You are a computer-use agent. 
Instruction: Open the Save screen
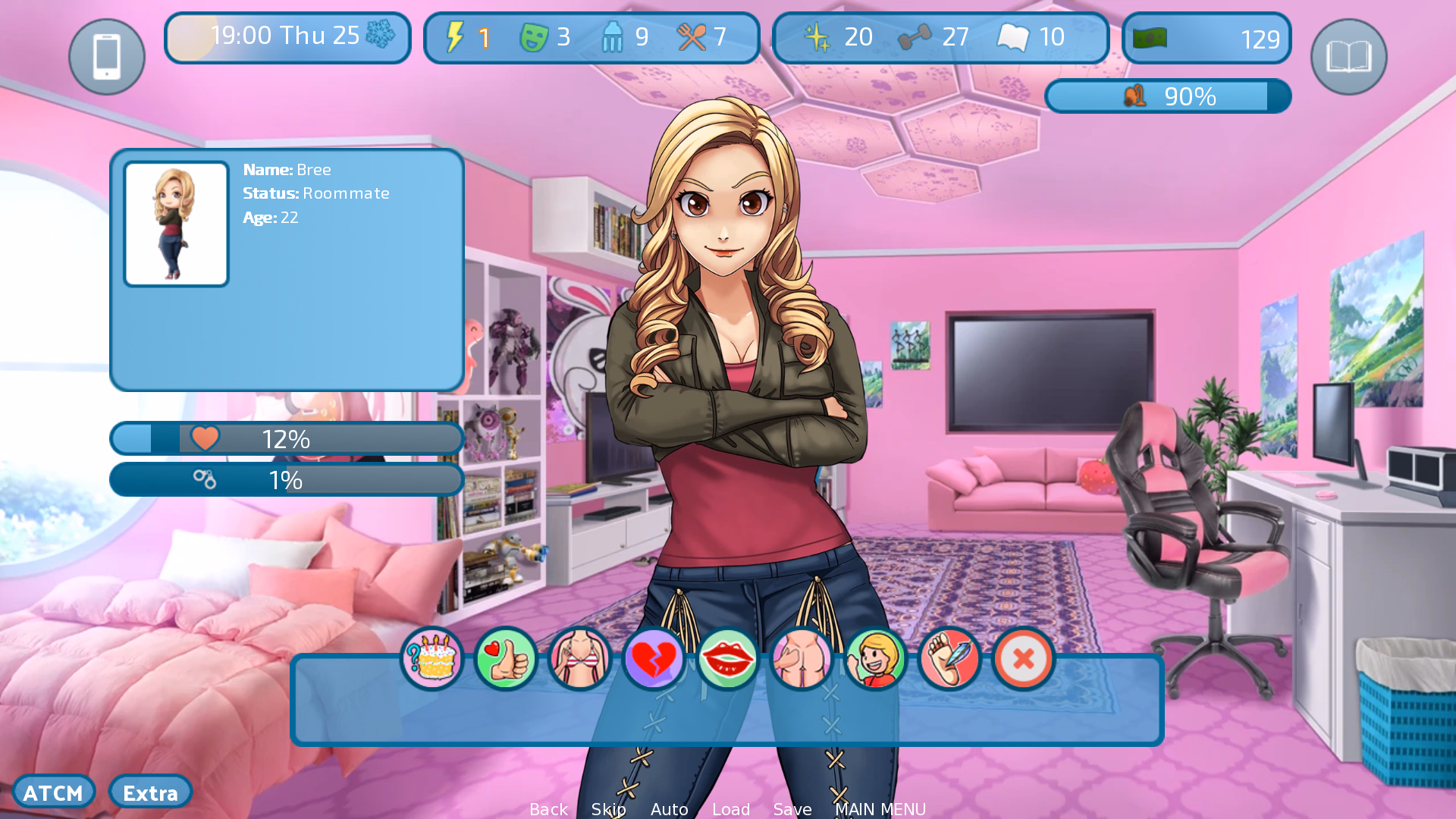(792, 809)
